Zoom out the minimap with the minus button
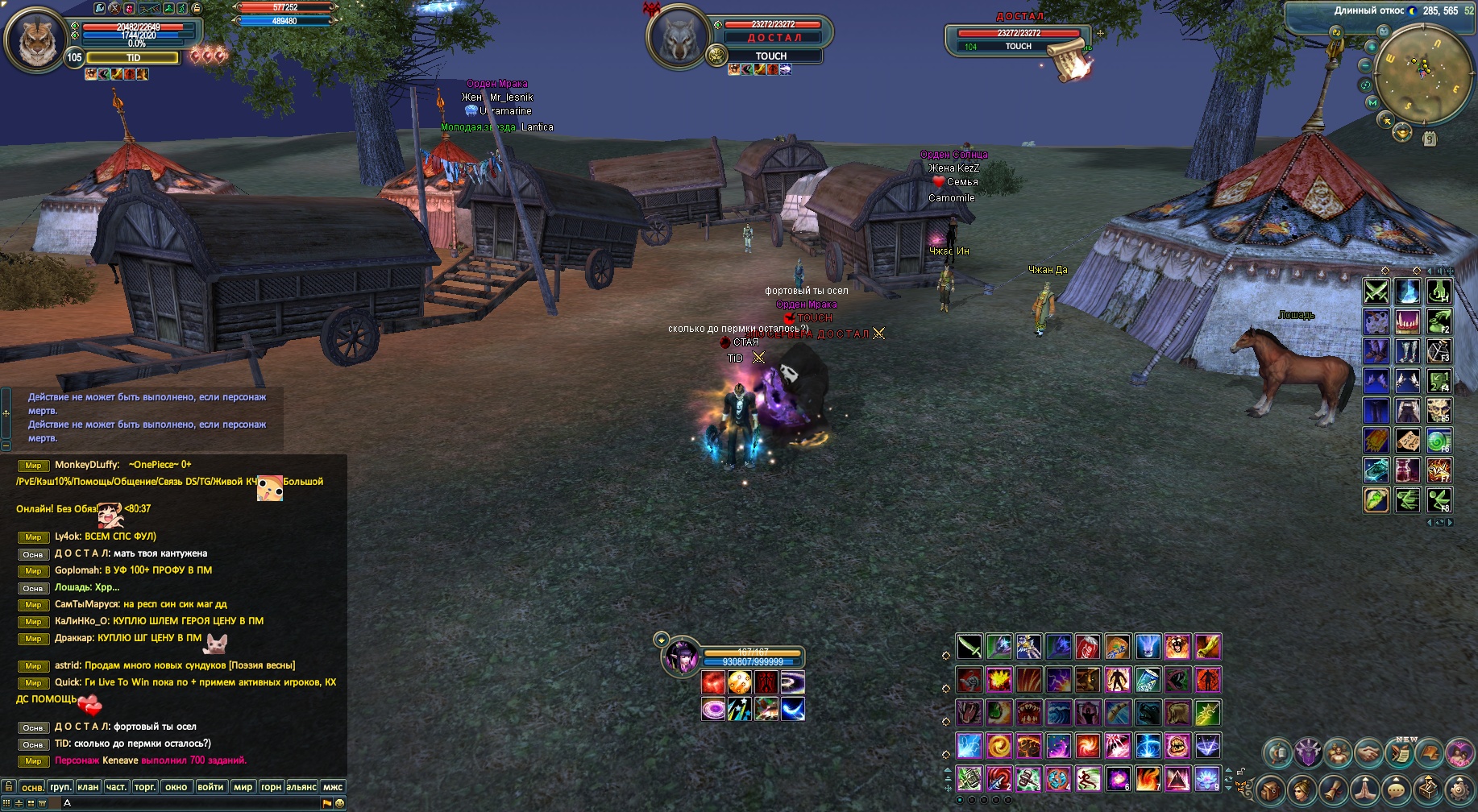The image size is (1478, 812). click(x=1365, y=65)
